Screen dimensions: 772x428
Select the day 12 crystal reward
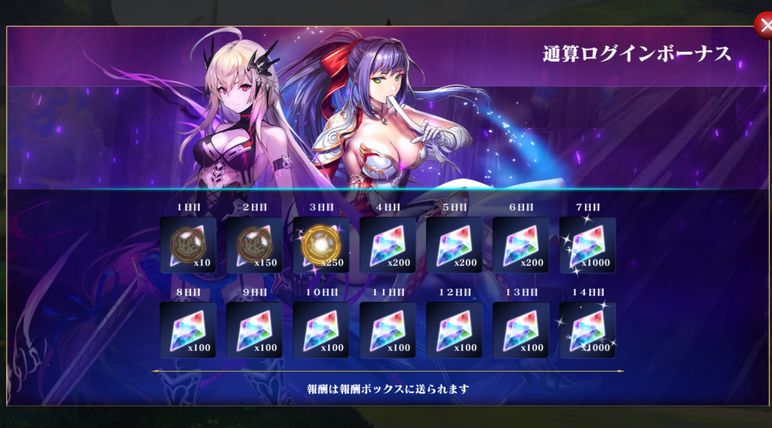(x=454, y=330)
